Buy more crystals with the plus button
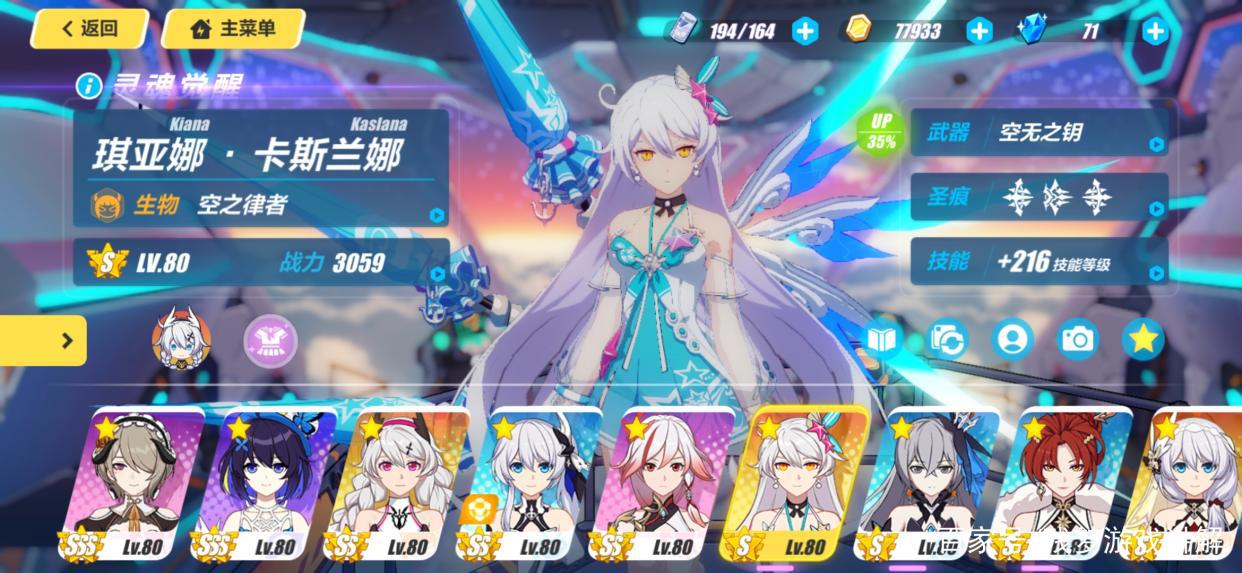Screen dimensions: 1242x573 [1155, 31]
